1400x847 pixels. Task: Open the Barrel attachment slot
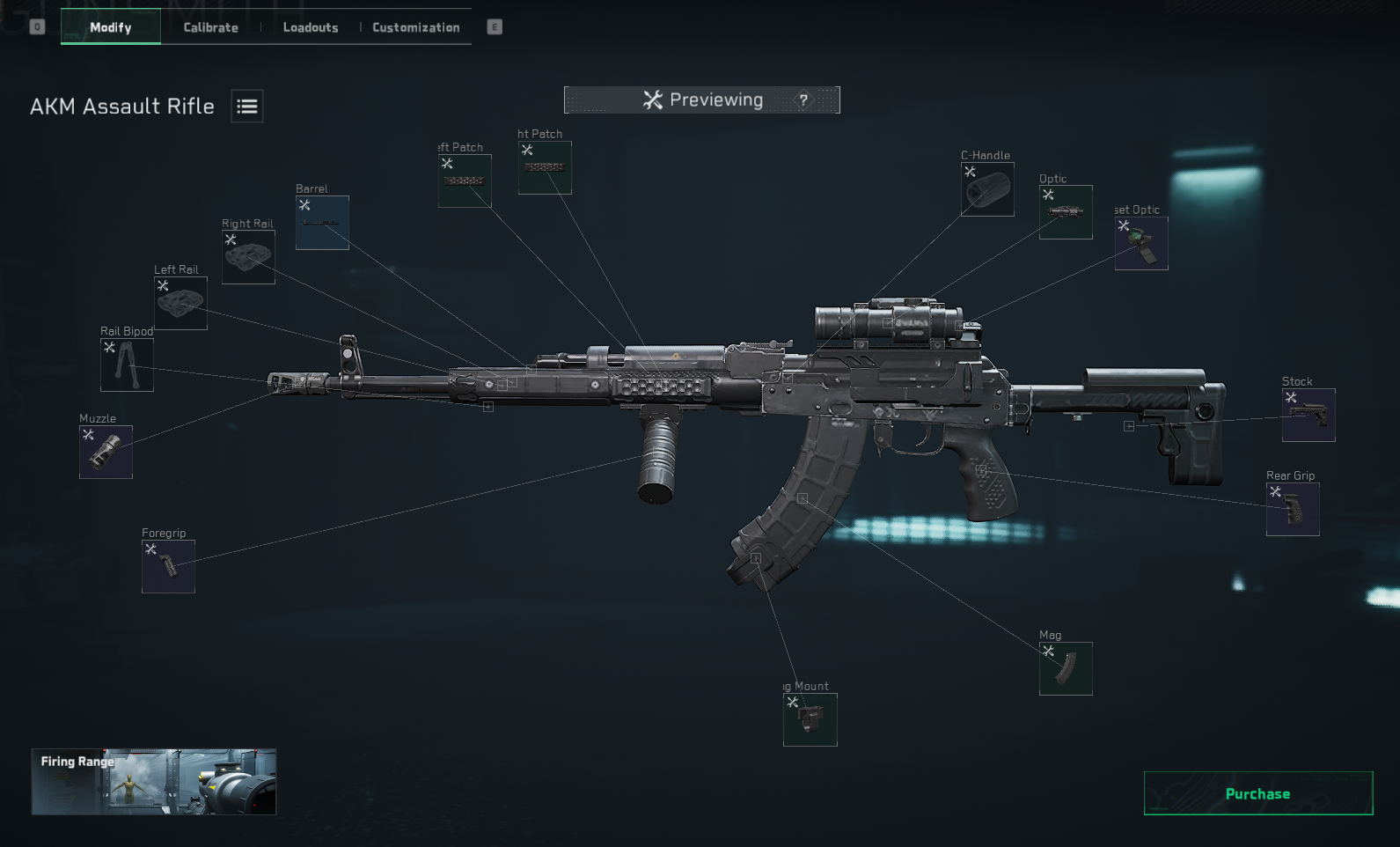(x=322, y=223)
